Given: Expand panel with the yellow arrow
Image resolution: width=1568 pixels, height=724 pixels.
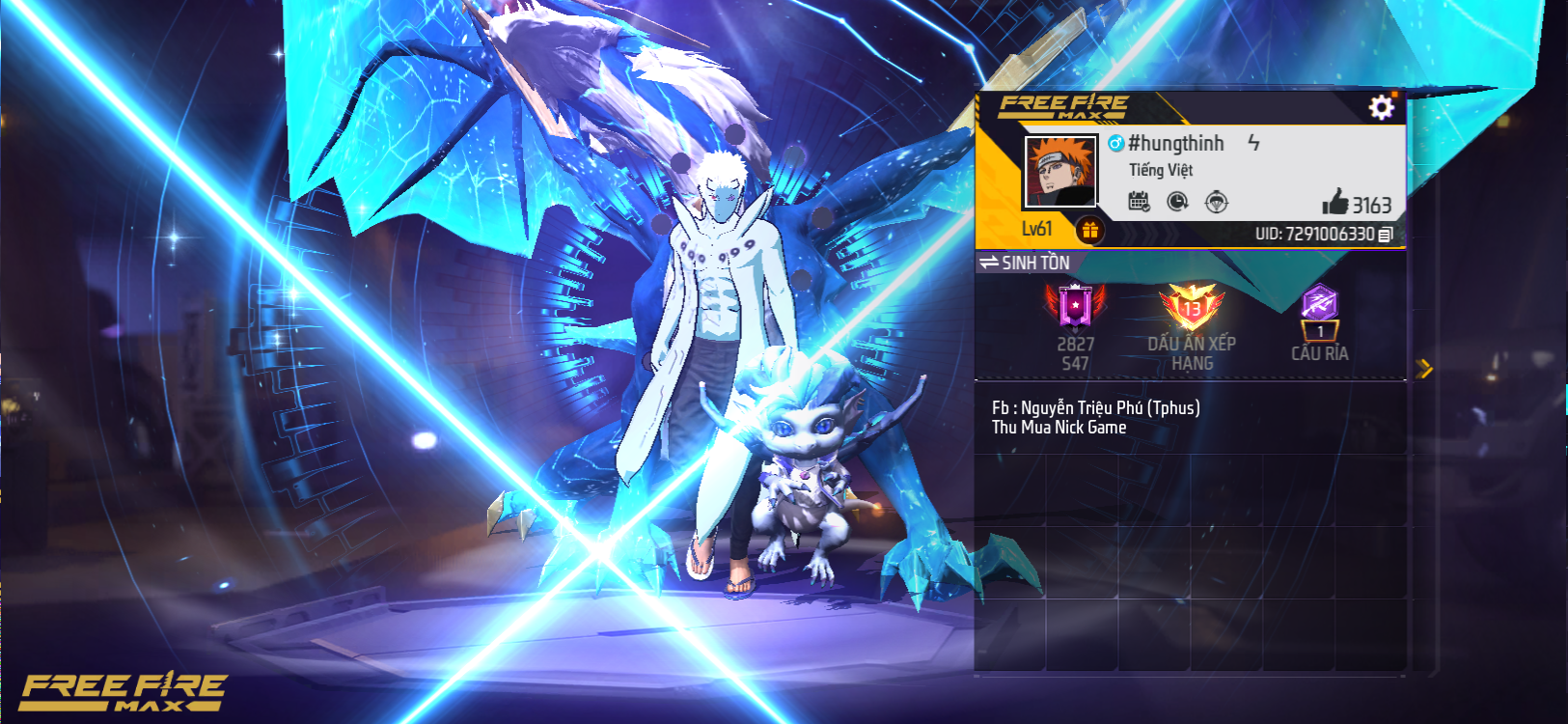Looking at the screenshot, I should click(x=1424, y=368).
